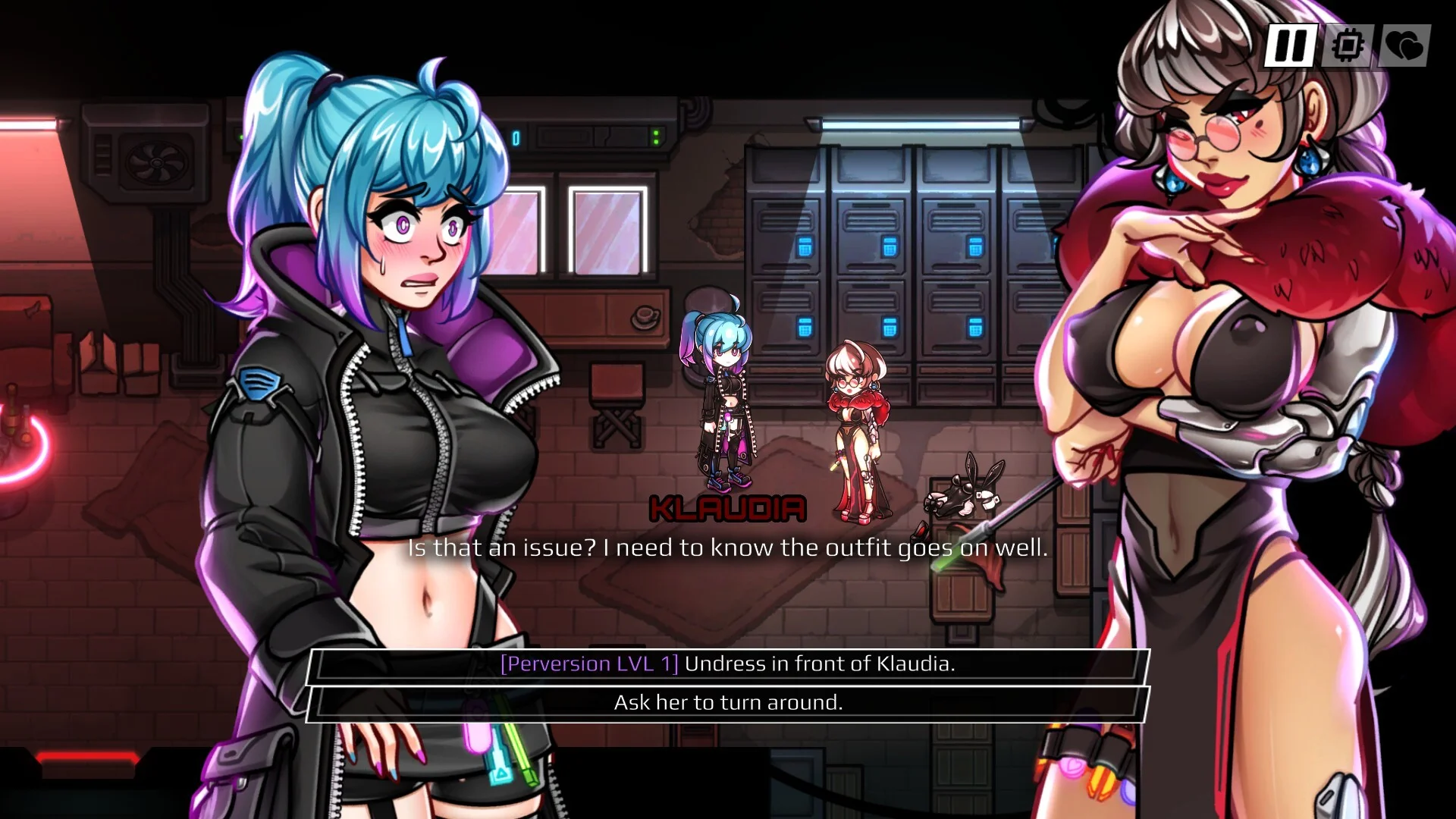1456x819 pixels.
Task: Open the hearts relationship icon
Action: click(1404, 46)
